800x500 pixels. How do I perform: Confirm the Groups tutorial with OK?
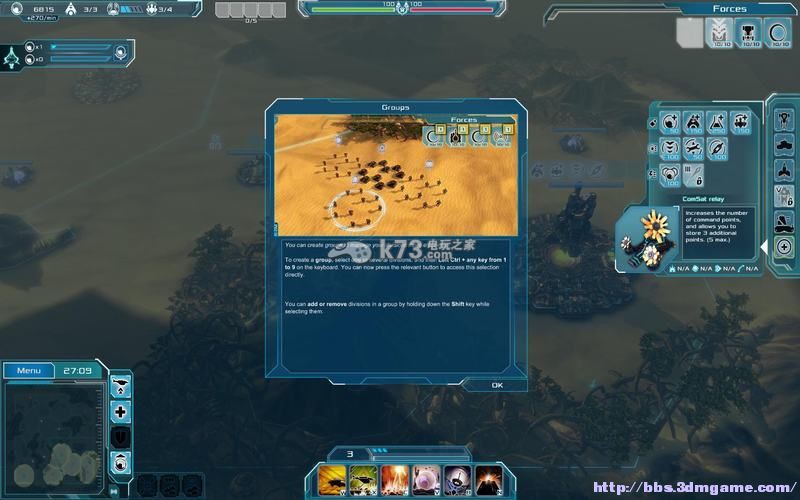coord(497,385)
